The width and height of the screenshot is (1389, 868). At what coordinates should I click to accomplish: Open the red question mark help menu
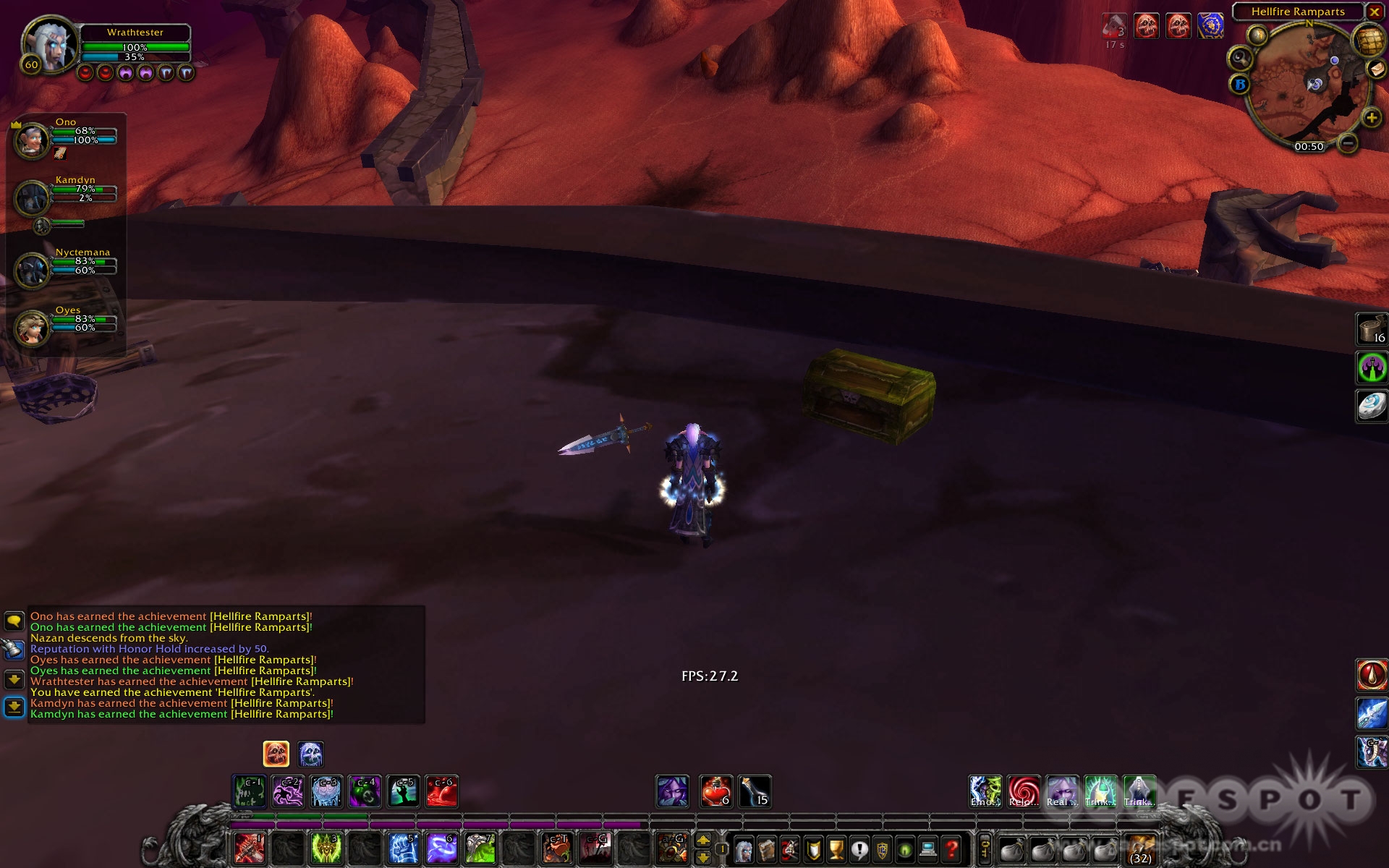click(952, 848)
